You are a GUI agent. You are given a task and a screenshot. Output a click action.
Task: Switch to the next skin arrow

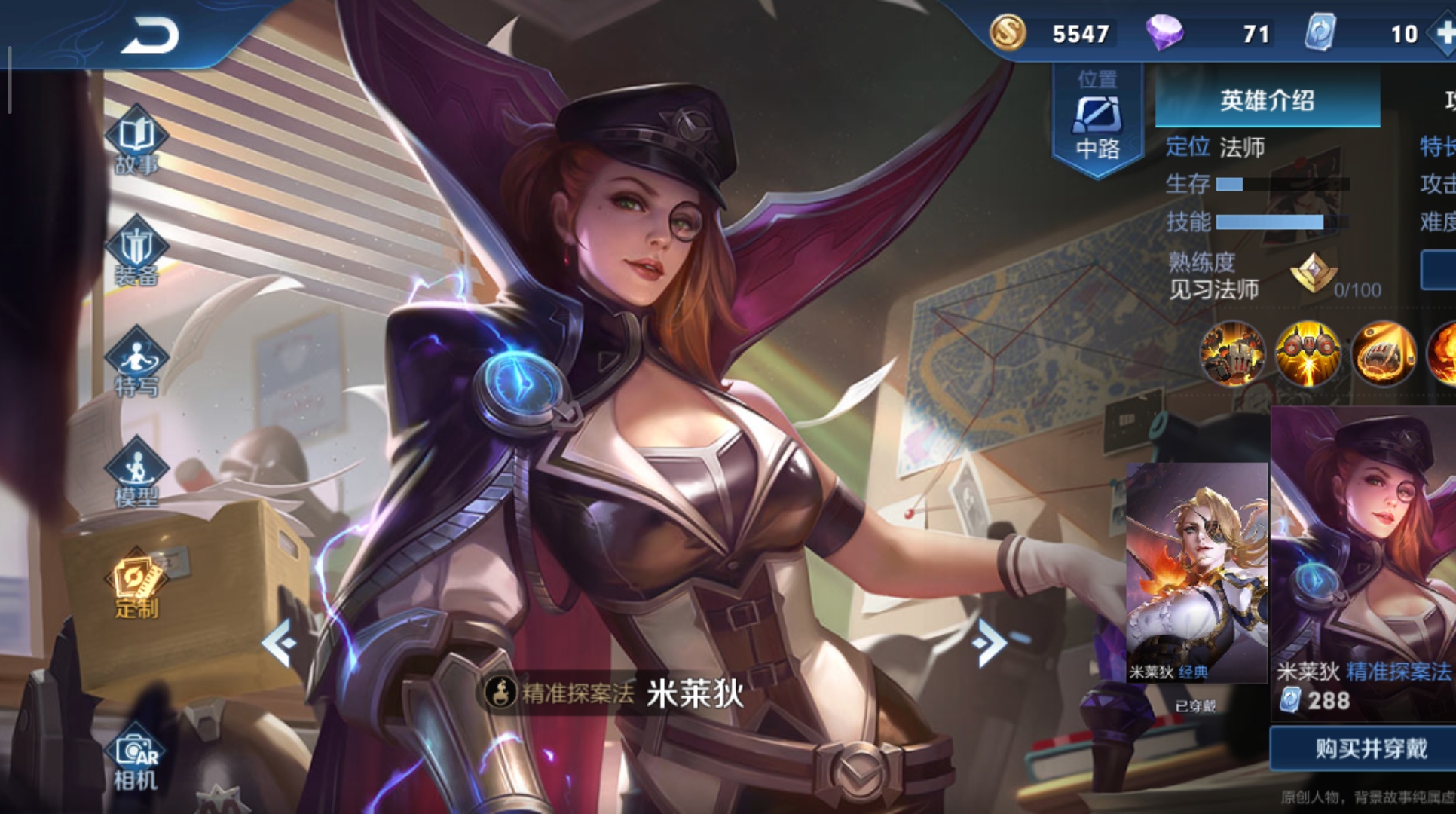point(988,643)
